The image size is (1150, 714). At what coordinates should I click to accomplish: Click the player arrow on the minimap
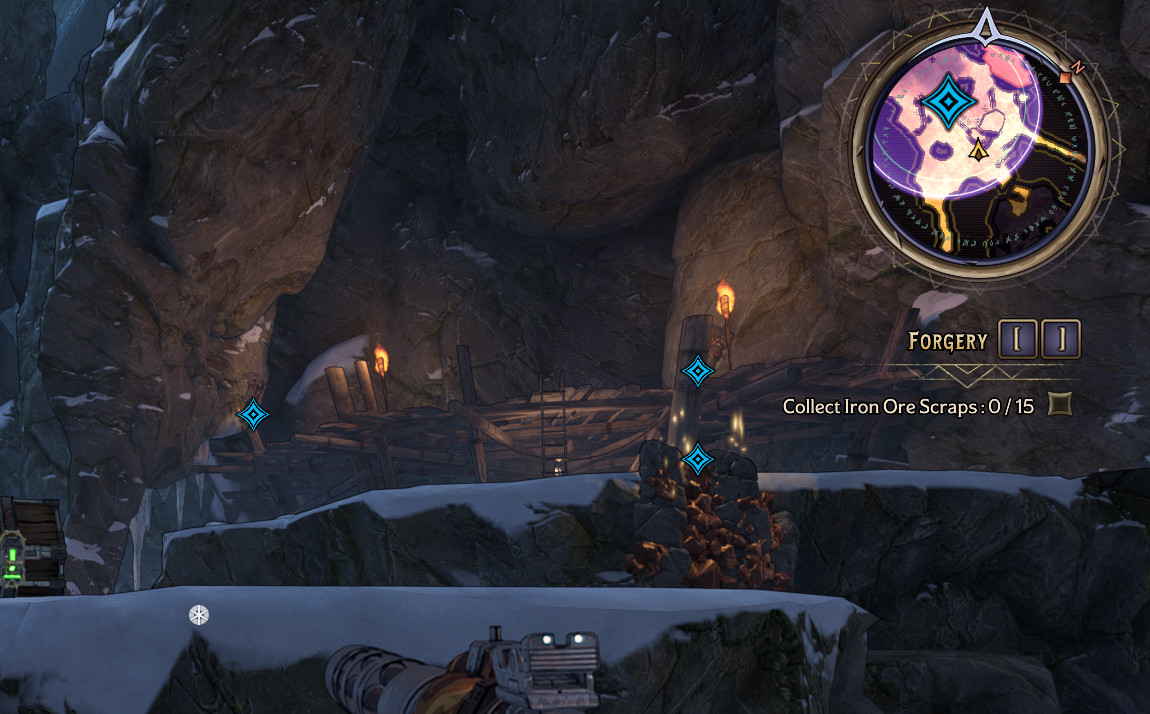[x=978, y=151]
